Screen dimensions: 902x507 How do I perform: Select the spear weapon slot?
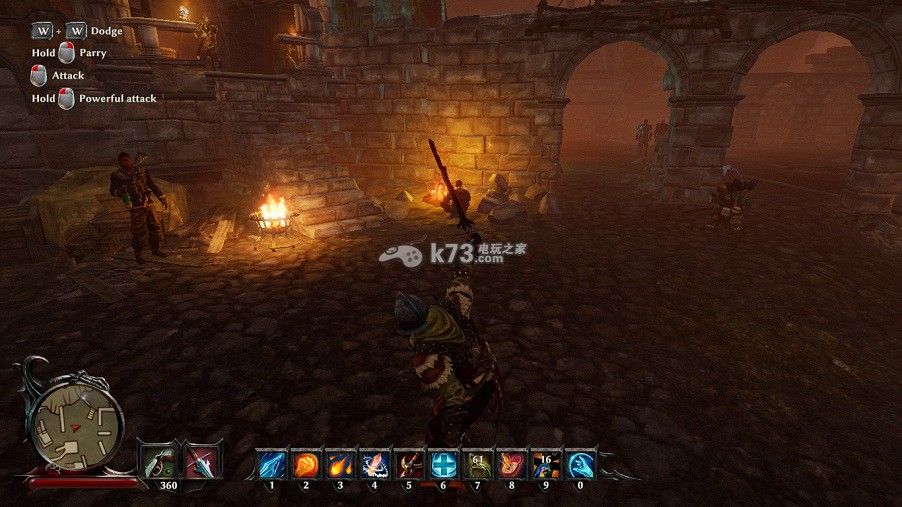point(202,462)
